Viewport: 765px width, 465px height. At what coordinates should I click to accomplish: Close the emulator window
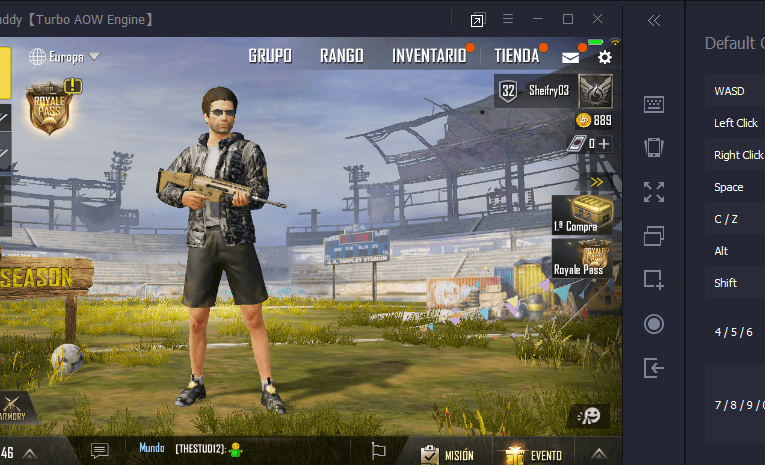[x=598, y=19]
